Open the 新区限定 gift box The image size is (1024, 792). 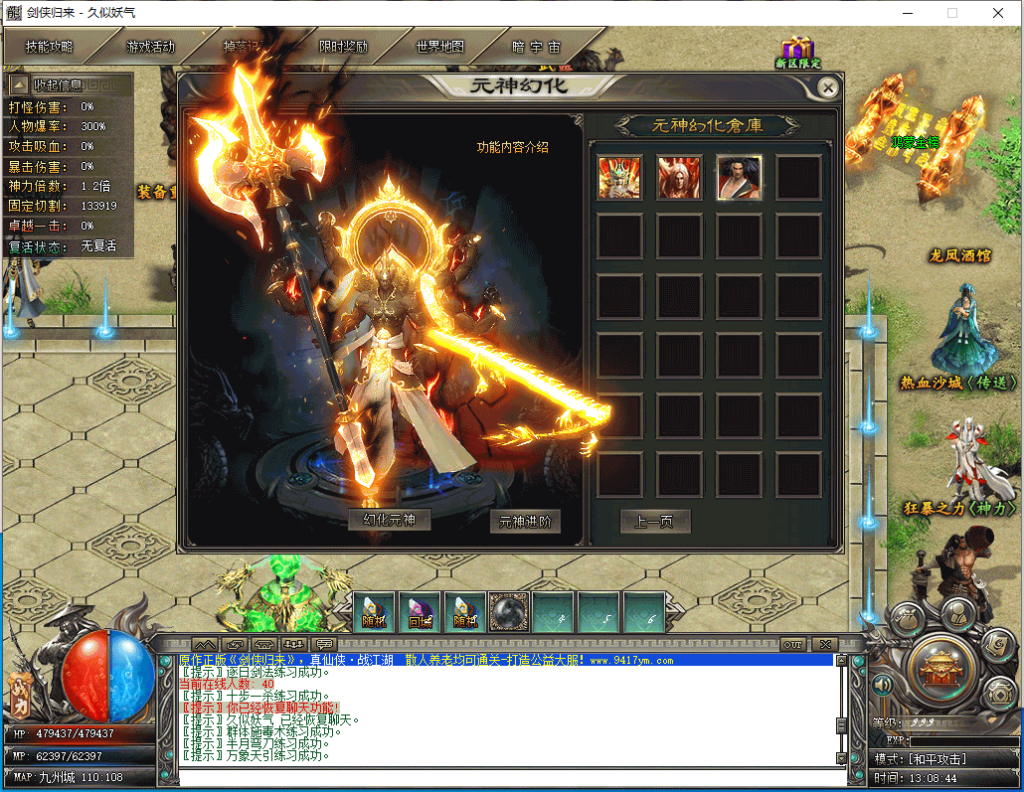click(797, 52)
